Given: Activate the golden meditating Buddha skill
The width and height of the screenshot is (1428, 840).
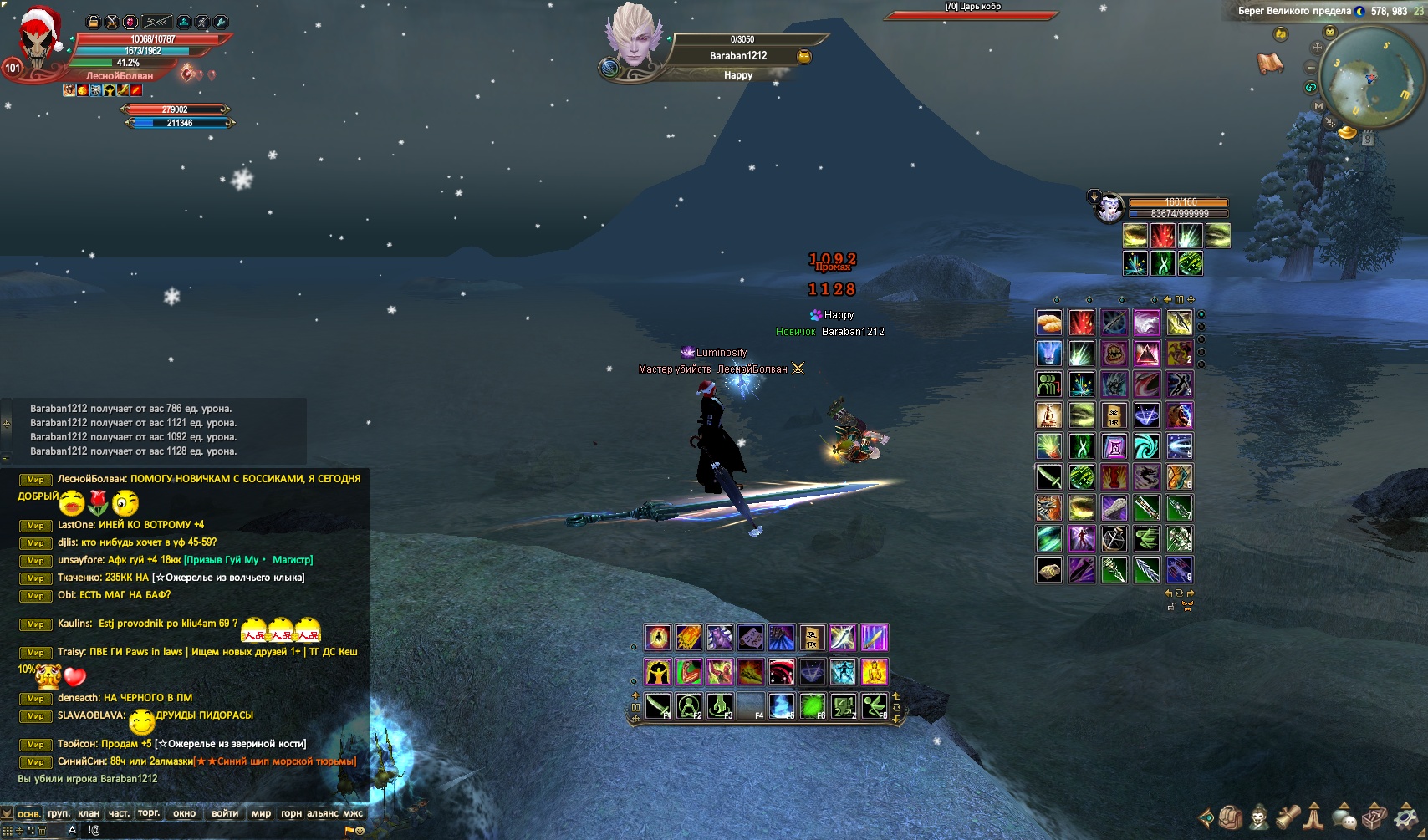Looking at the screenshot, I should tap(875, 671).
